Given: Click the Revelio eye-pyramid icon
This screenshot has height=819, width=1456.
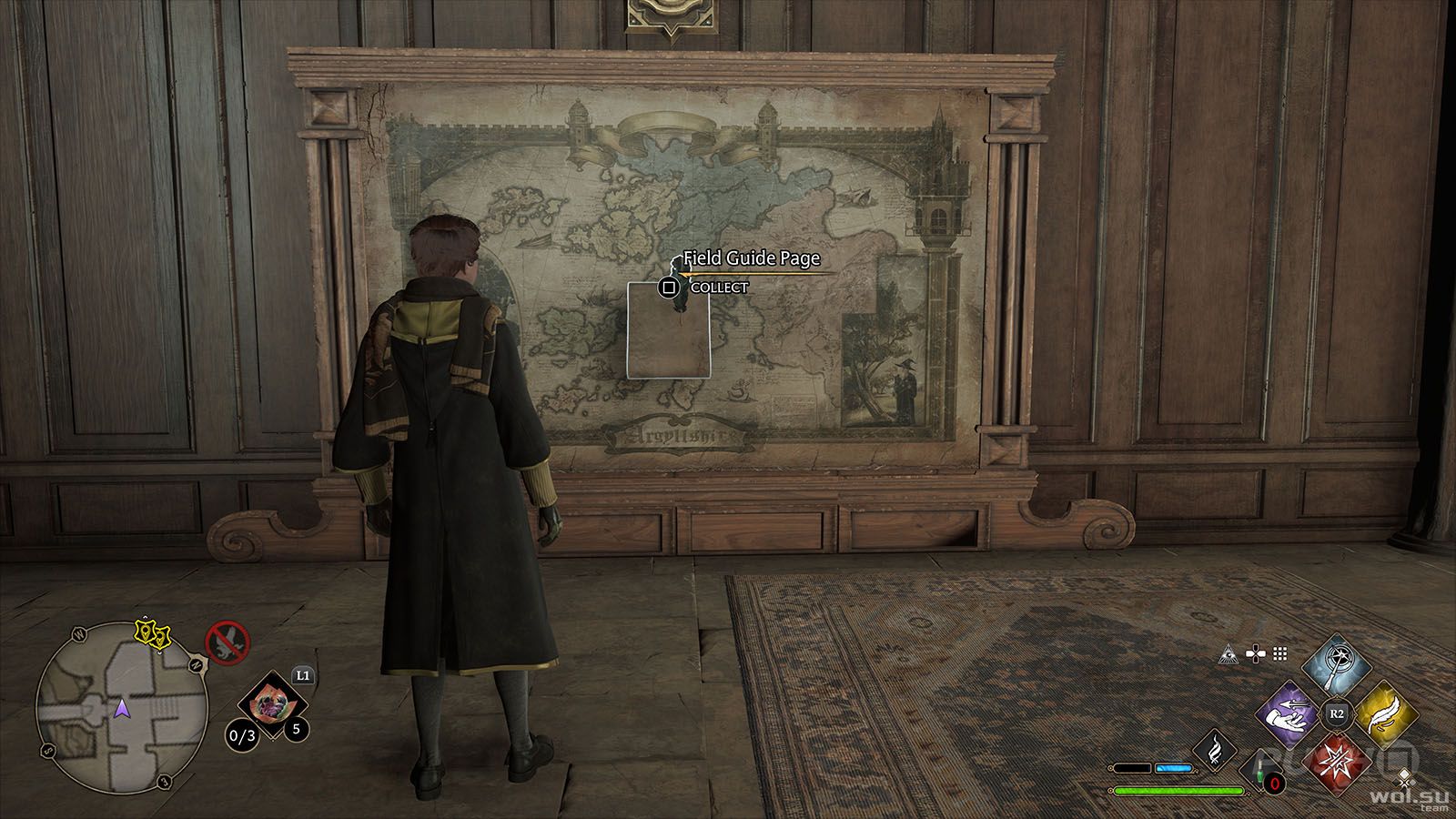Looking at the screenshot, I should (x=1230, y=653).
